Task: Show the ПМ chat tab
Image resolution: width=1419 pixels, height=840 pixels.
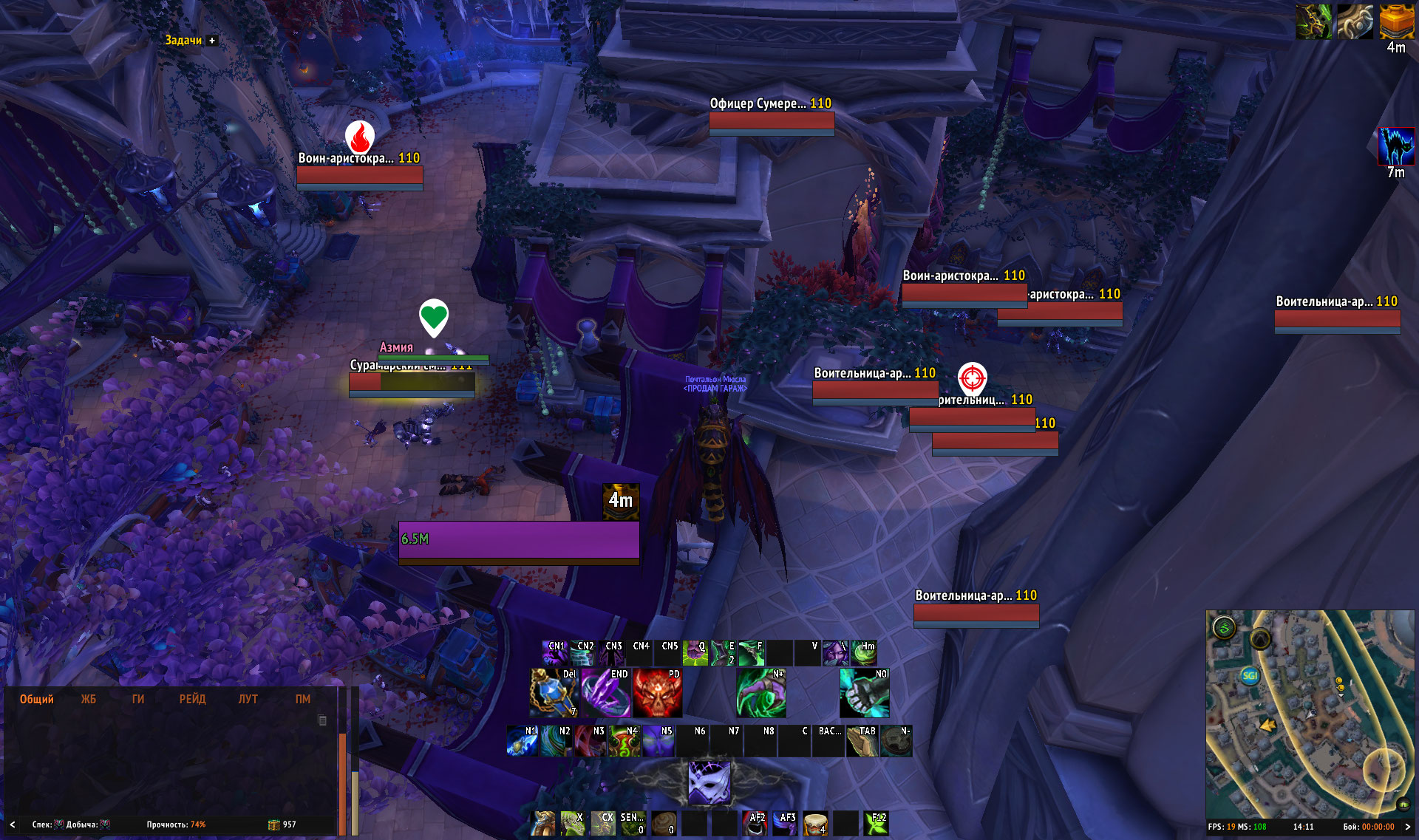Action: click(x=303, y=699)
